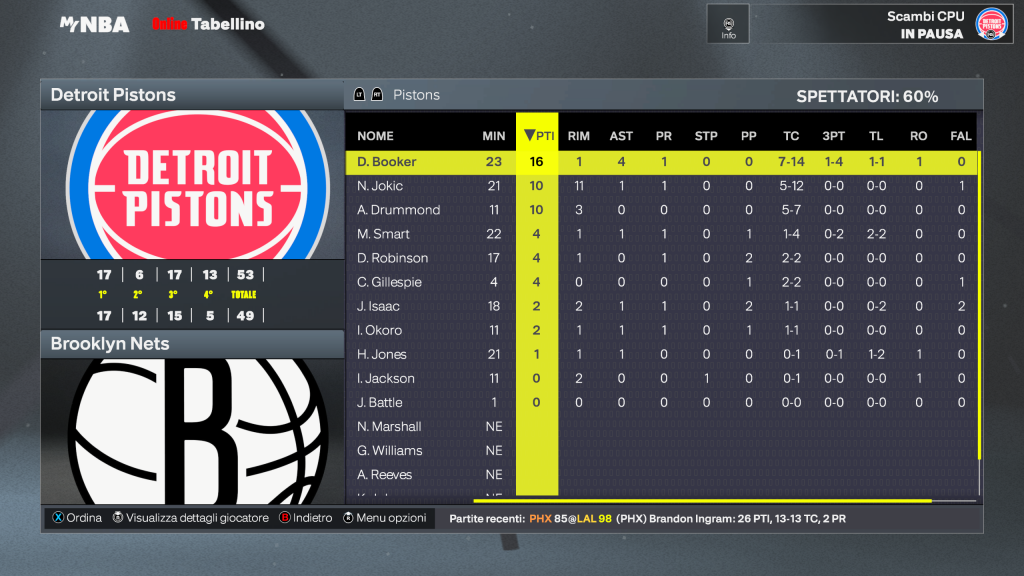Open the Scambi CPU Pistons badge
The width and height of the screenshot is (1024, 576).
coord(991,24)
